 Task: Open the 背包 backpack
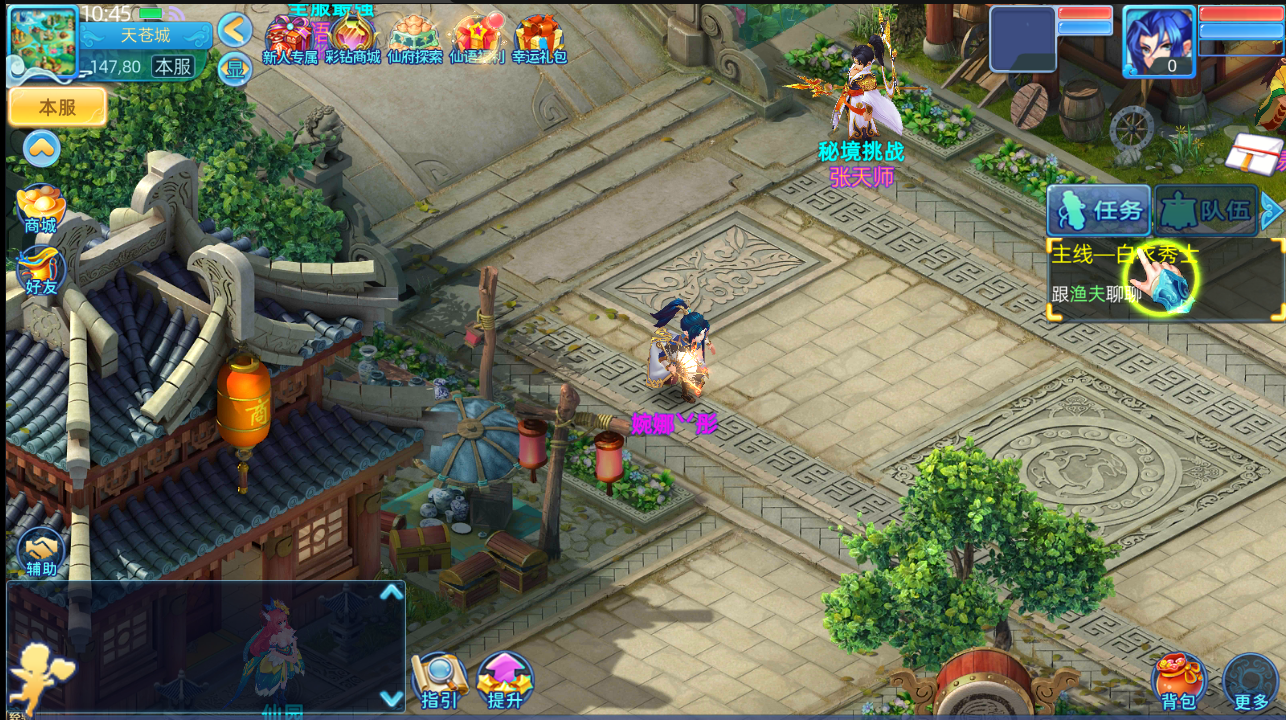[1179, 681]
